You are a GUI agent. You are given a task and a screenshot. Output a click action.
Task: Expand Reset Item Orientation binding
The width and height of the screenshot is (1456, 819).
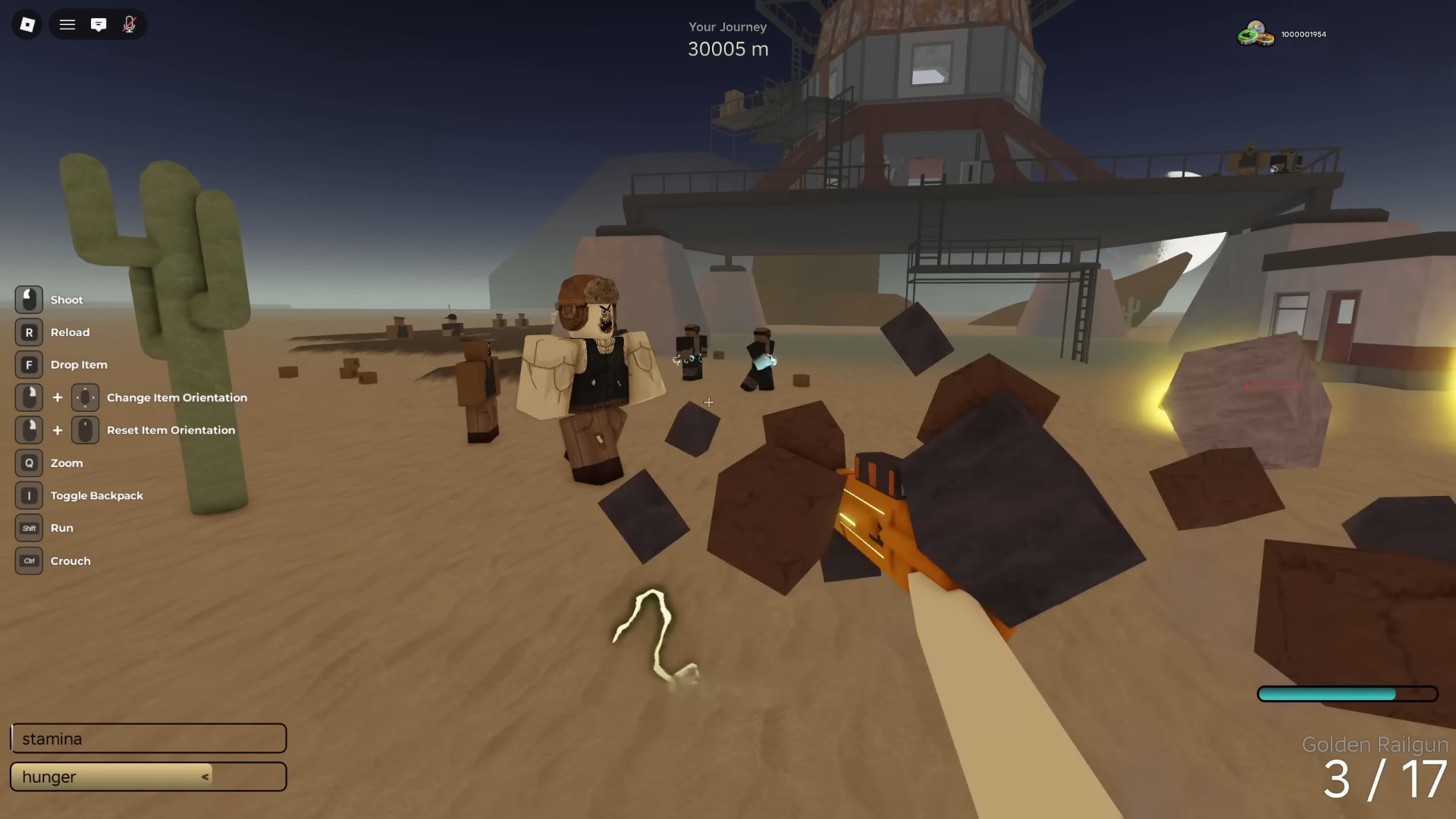(x=85, y=430)
